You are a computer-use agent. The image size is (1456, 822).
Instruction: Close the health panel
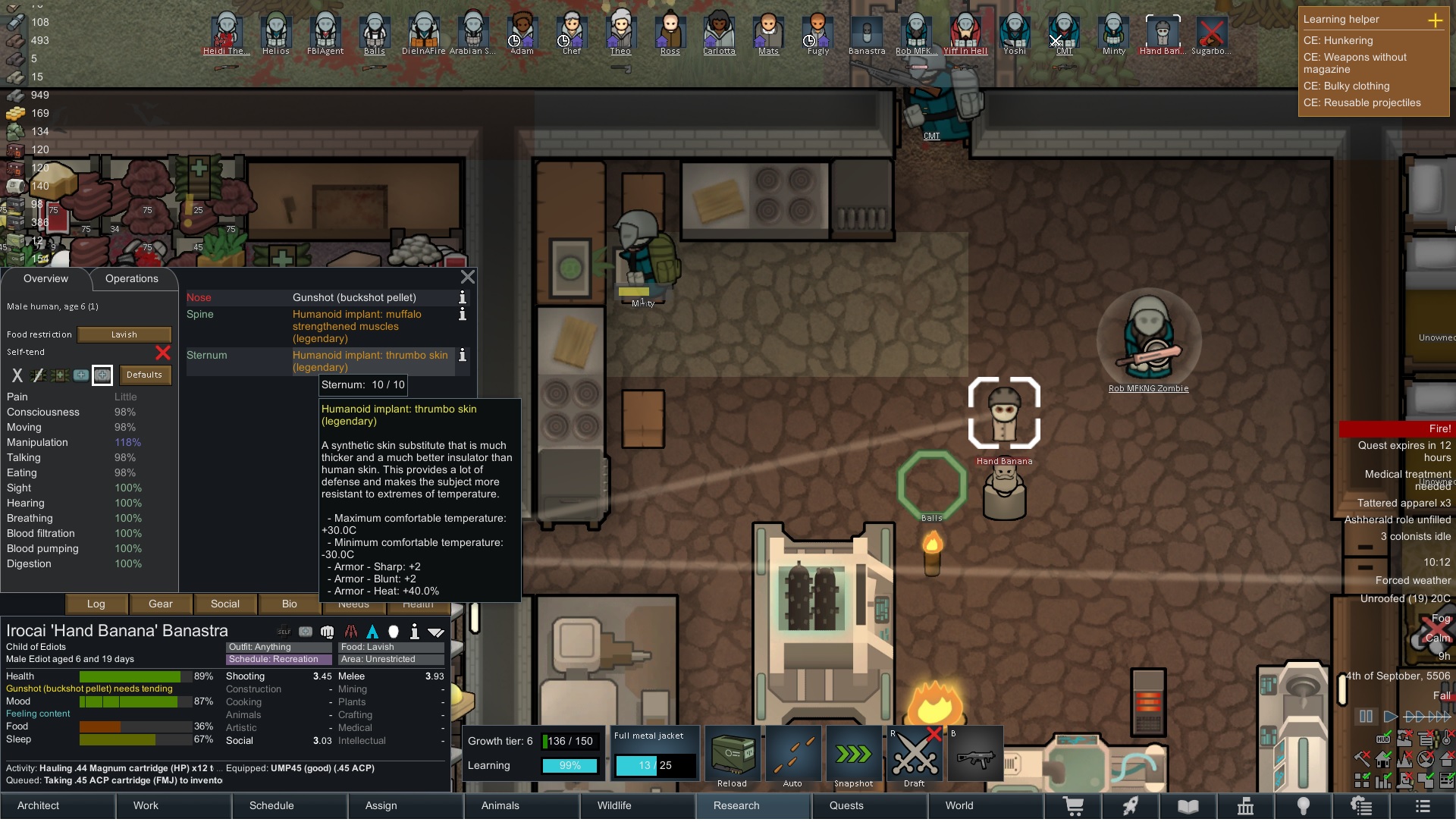(468, 278)
